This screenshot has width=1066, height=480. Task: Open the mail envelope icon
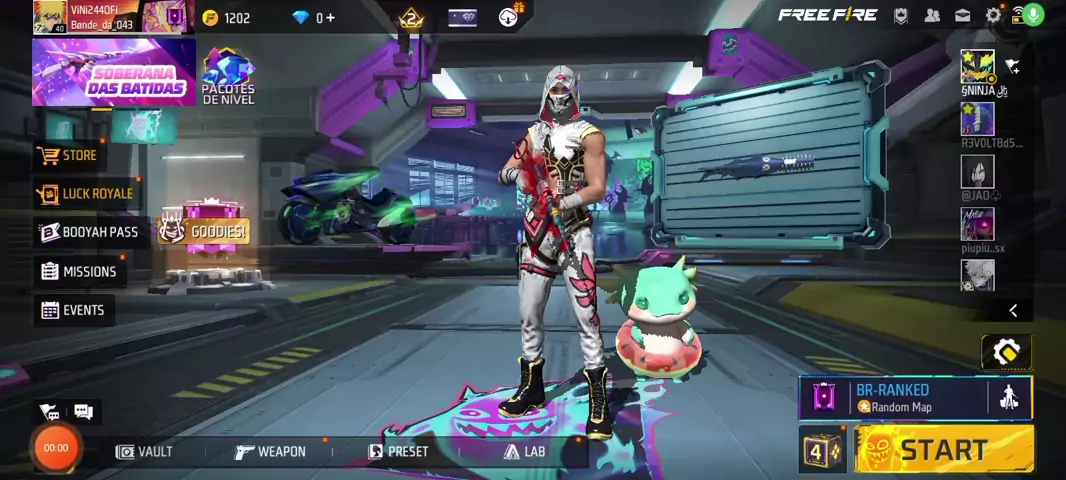click(962, 15)
